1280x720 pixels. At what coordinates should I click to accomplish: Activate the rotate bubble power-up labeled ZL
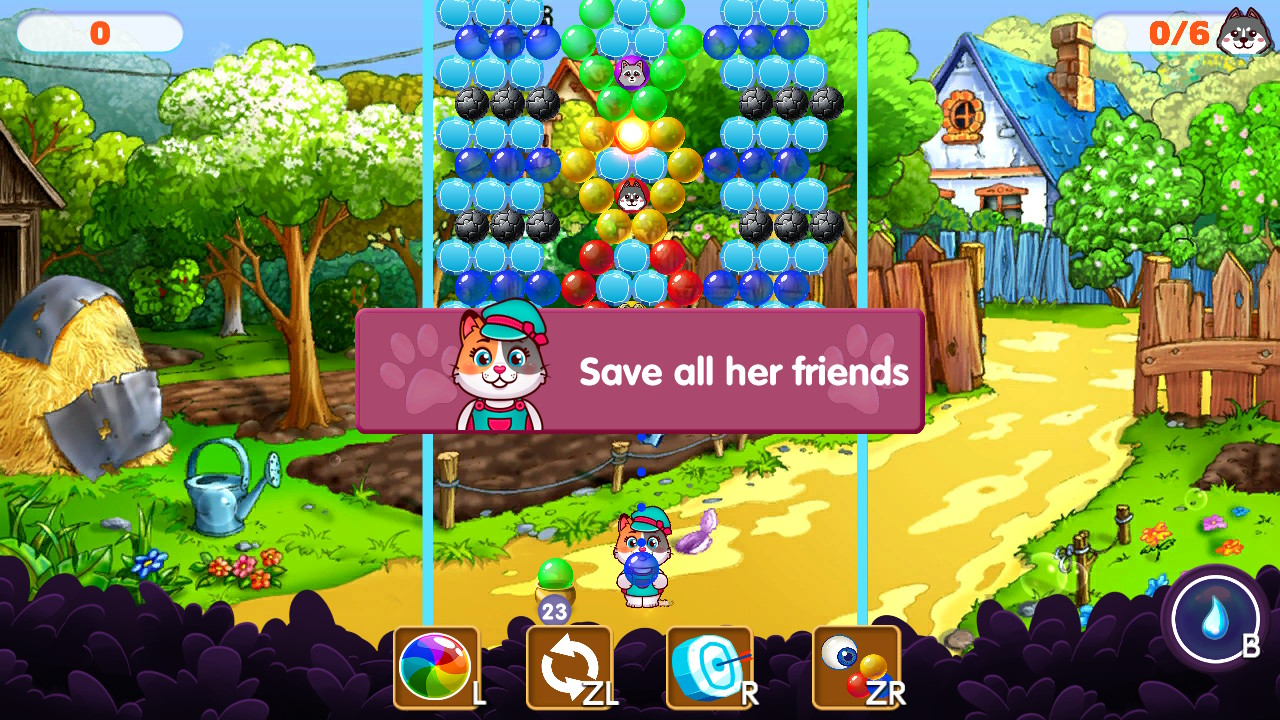click(567, 663)
